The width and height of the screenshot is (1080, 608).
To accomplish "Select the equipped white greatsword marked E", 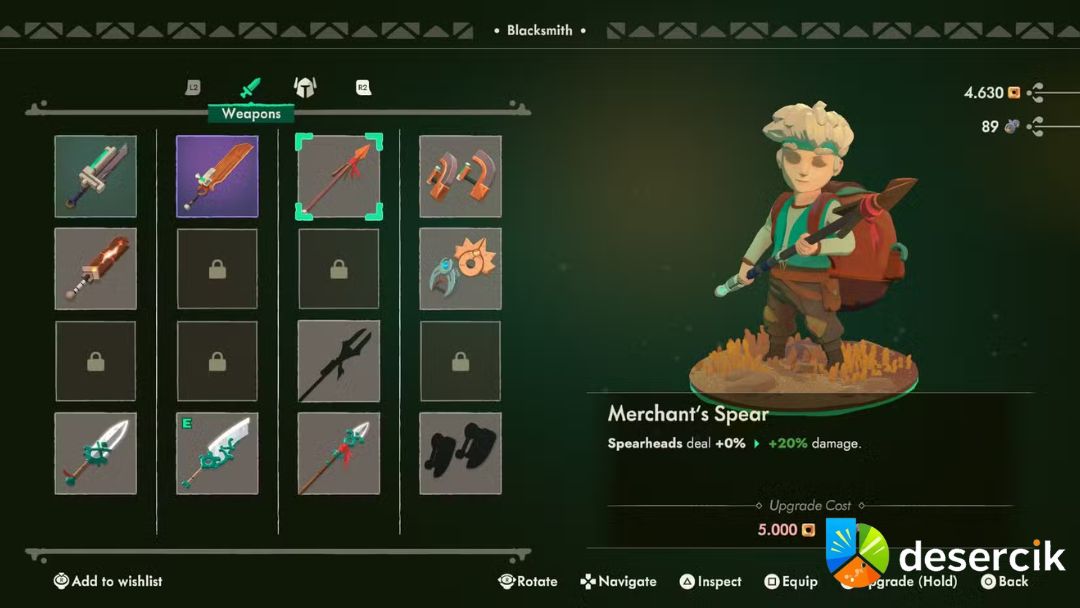I will pyautogui.click(x=217, y=453).
